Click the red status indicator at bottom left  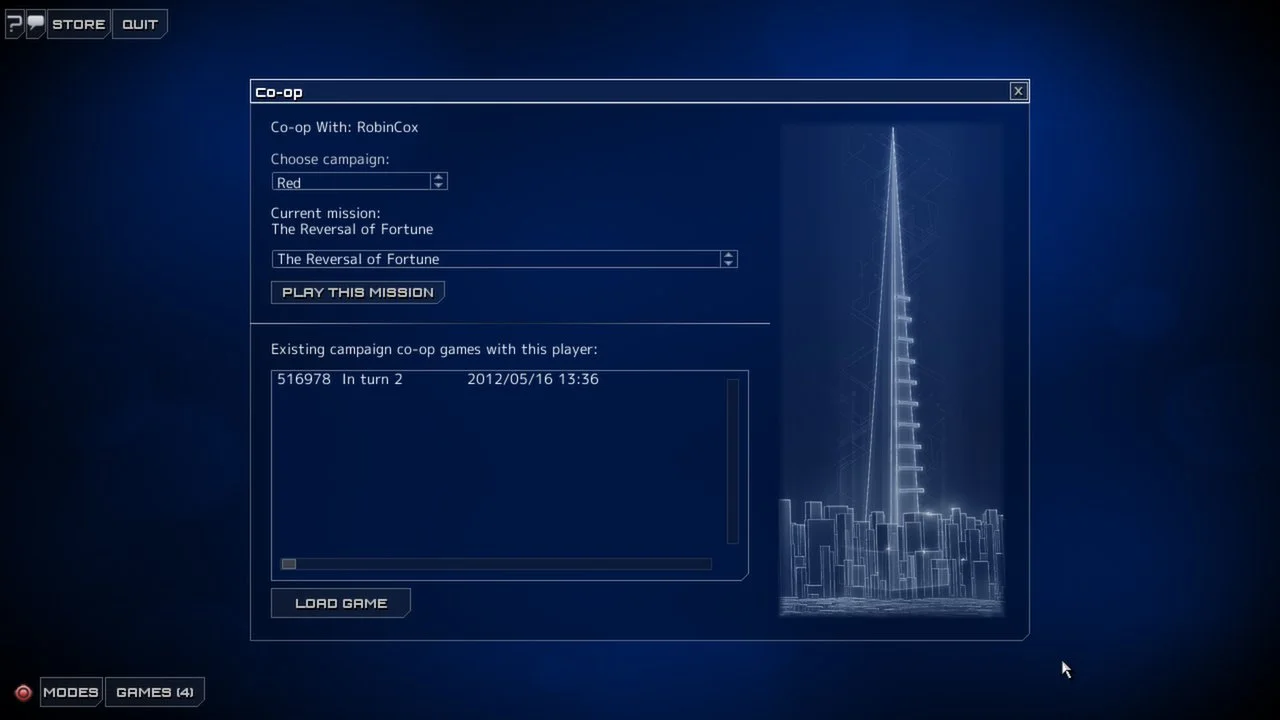click(x=24, y=691)
